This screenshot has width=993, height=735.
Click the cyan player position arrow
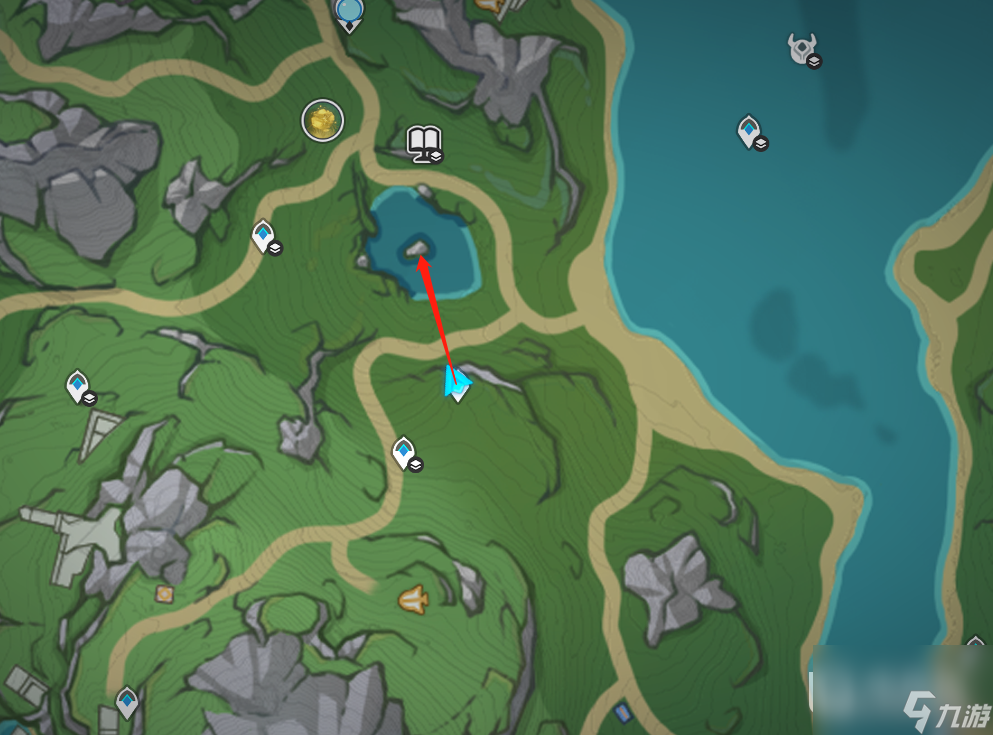click(x=456, y=380)
